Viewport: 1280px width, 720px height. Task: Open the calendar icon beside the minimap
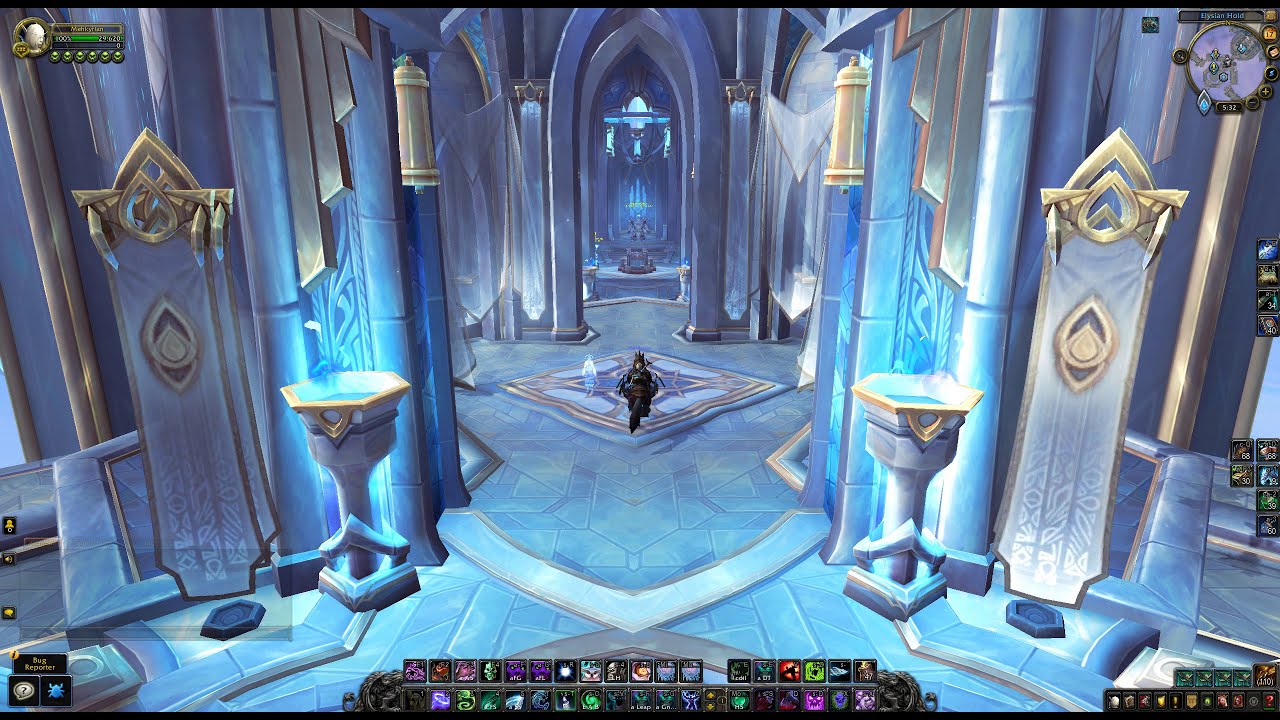[x=1269, y=34]
